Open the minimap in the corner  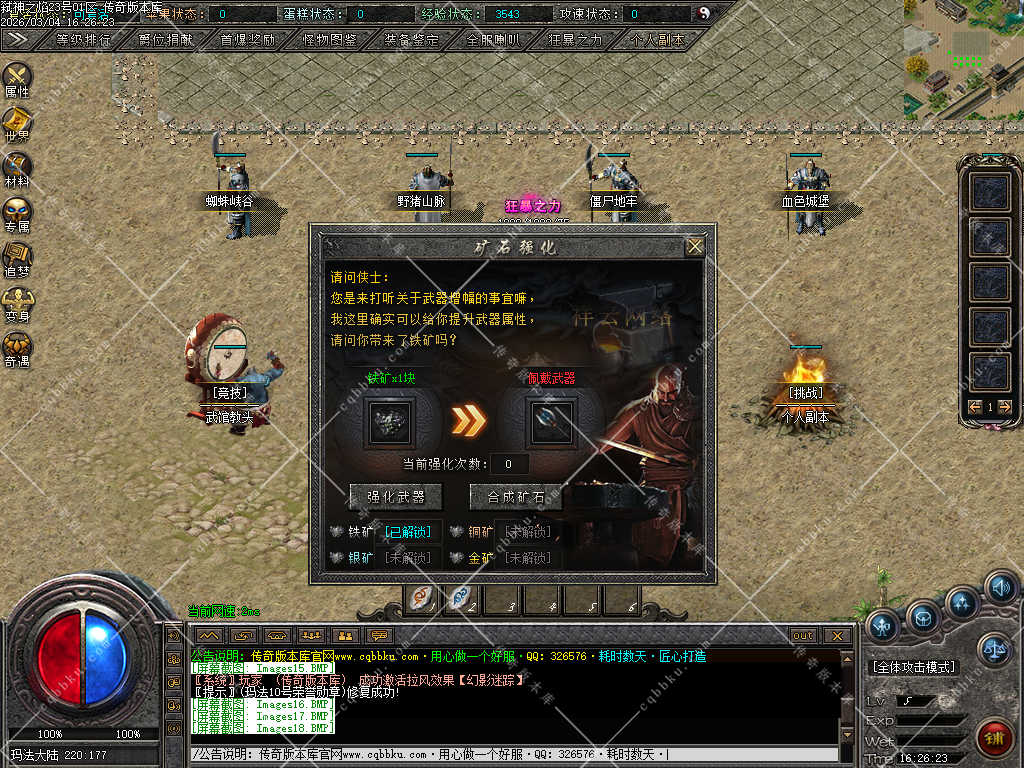tap(962, 58)
